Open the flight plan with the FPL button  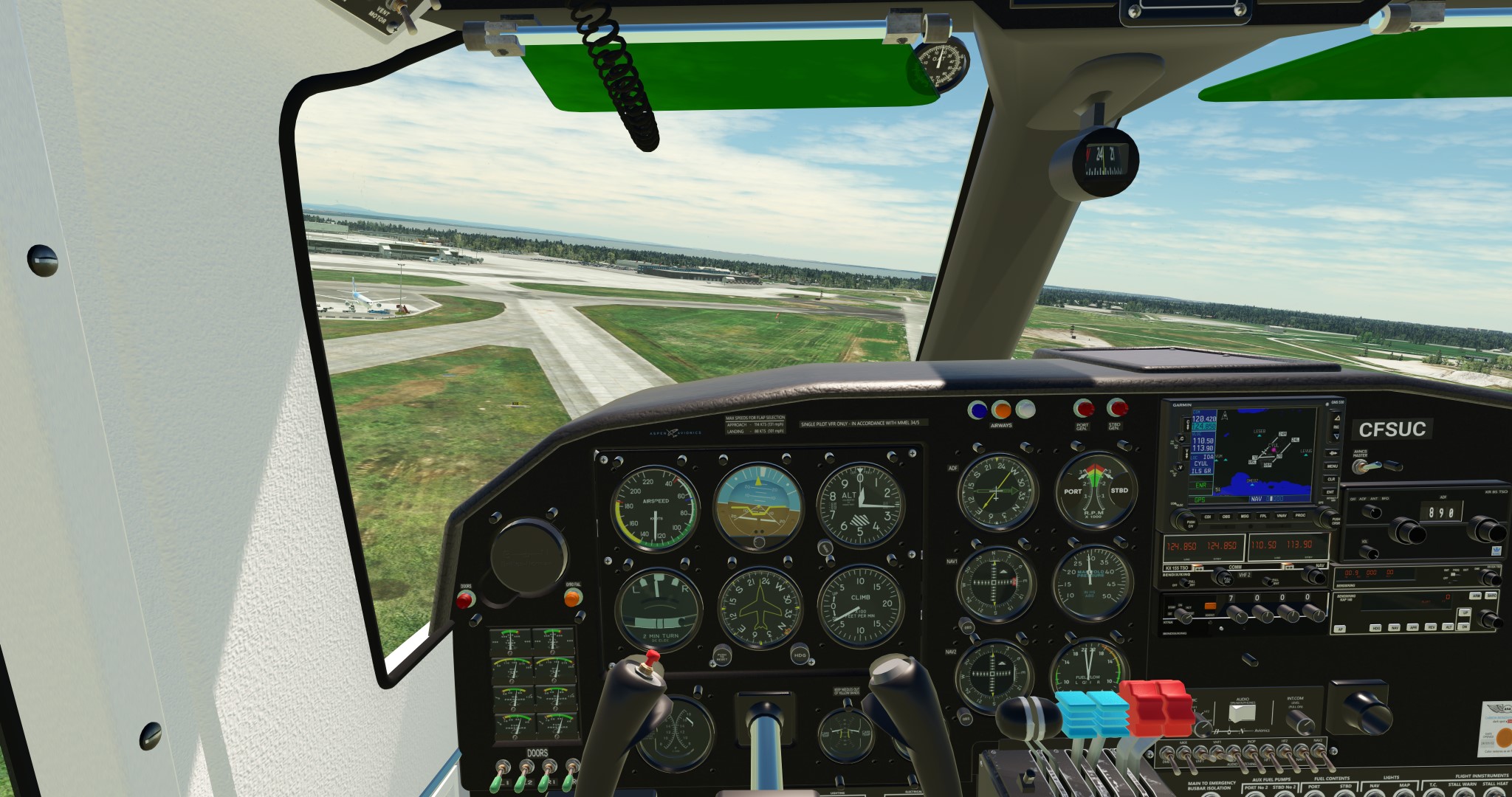click(1263, 516)
